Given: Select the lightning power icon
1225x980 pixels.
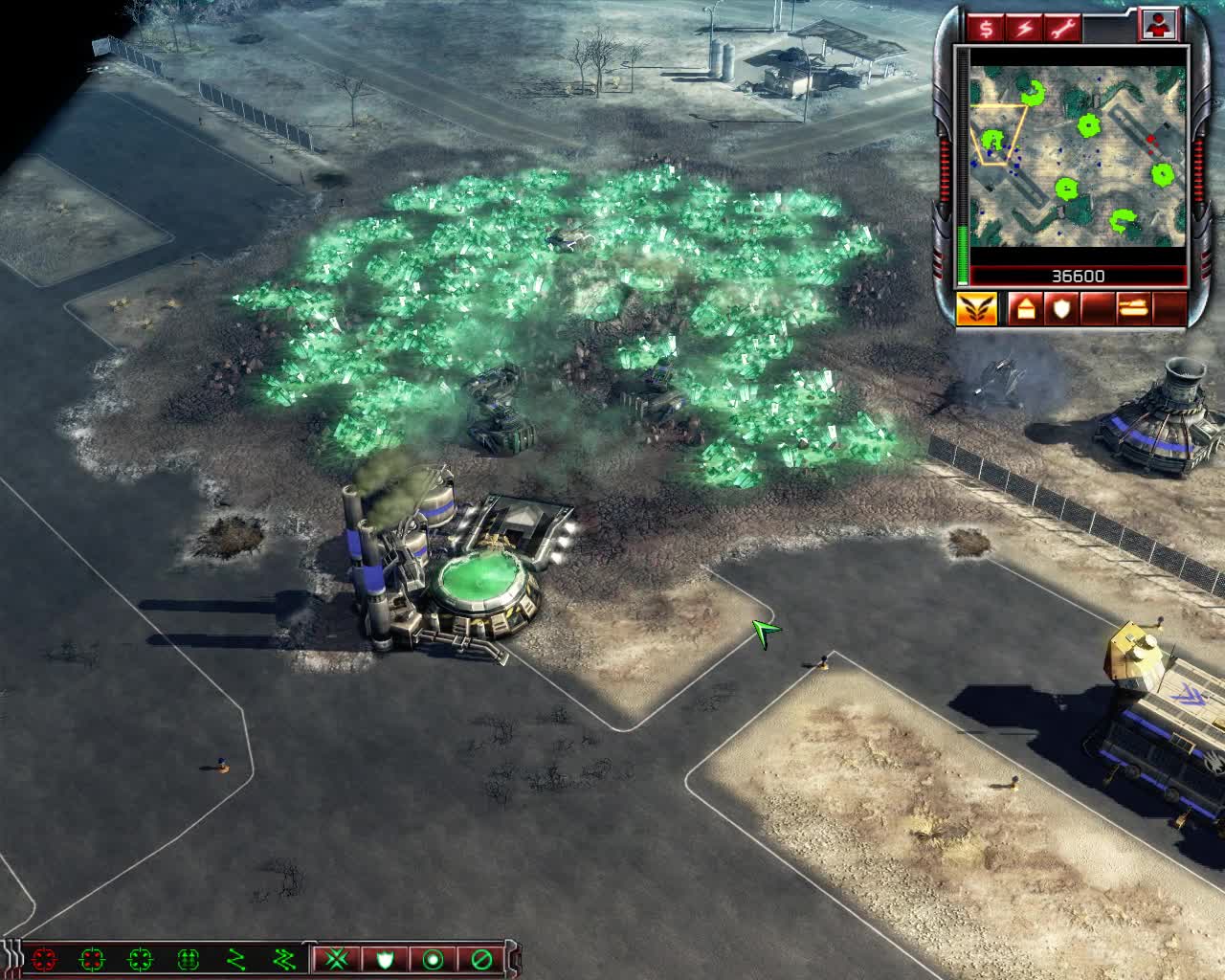Looking at the screenshot, I should [1025, 28].
